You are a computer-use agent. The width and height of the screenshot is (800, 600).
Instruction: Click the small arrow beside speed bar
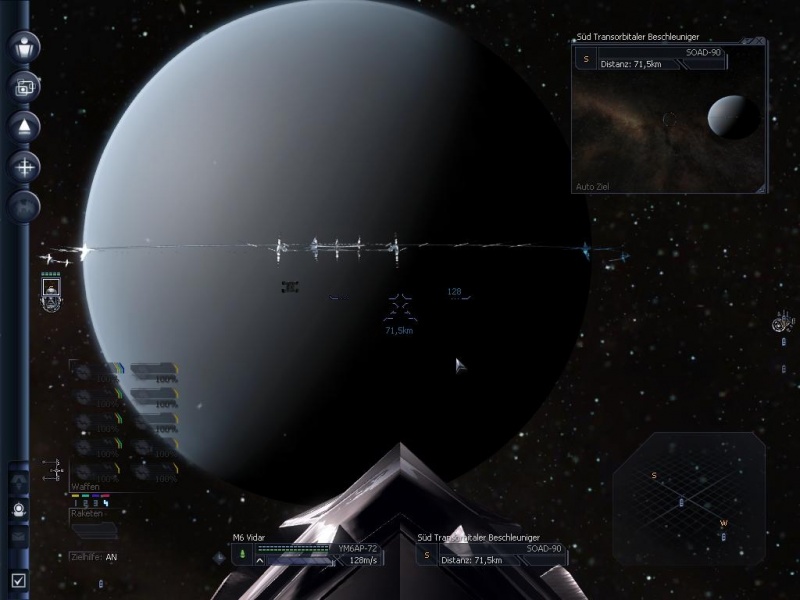point(261,560)
